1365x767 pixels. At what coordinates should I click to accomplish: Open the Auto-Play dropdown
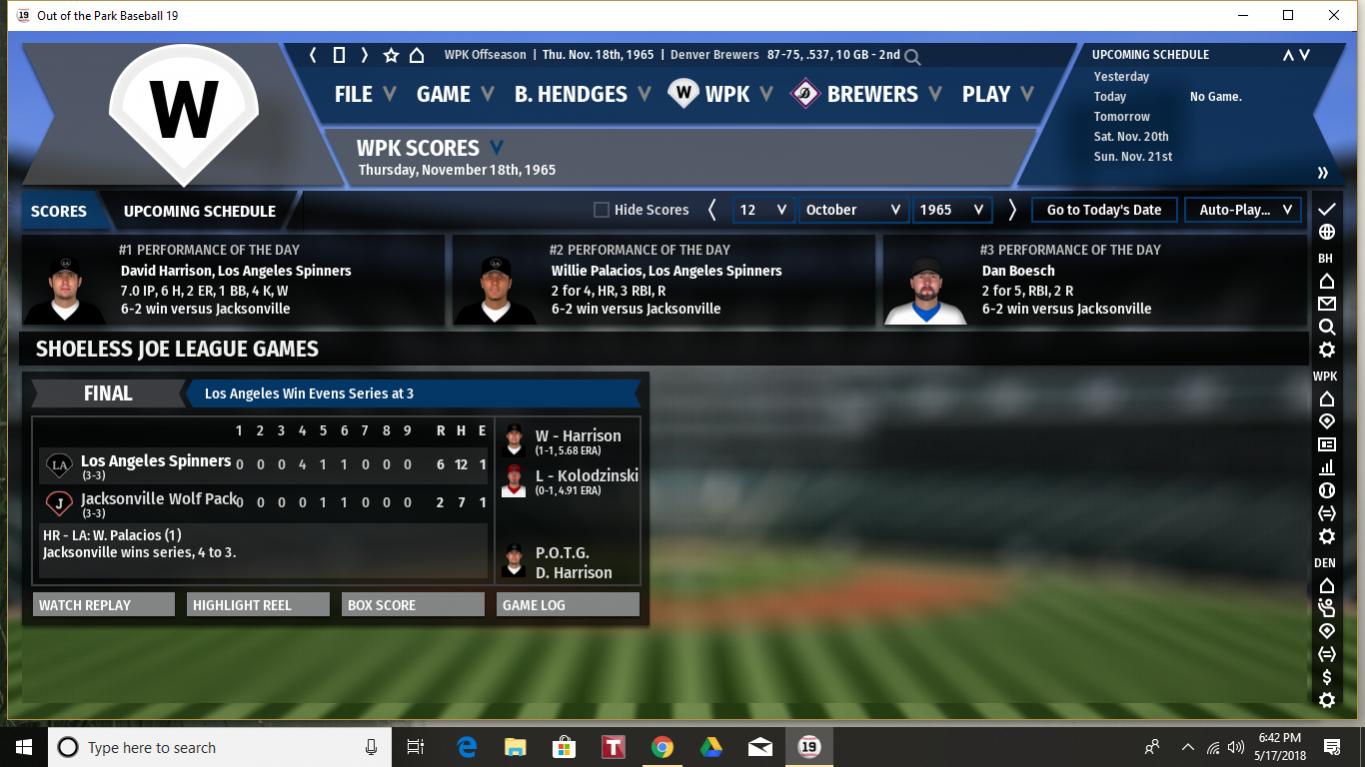click(x=1244, y=210)
